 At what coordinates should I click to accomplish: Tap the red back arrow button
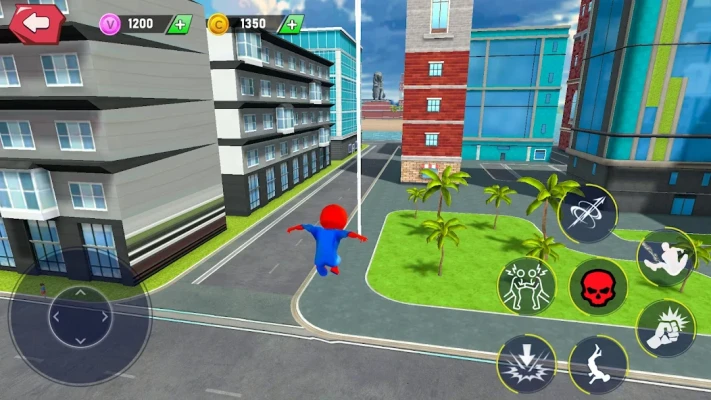[37, 22]
